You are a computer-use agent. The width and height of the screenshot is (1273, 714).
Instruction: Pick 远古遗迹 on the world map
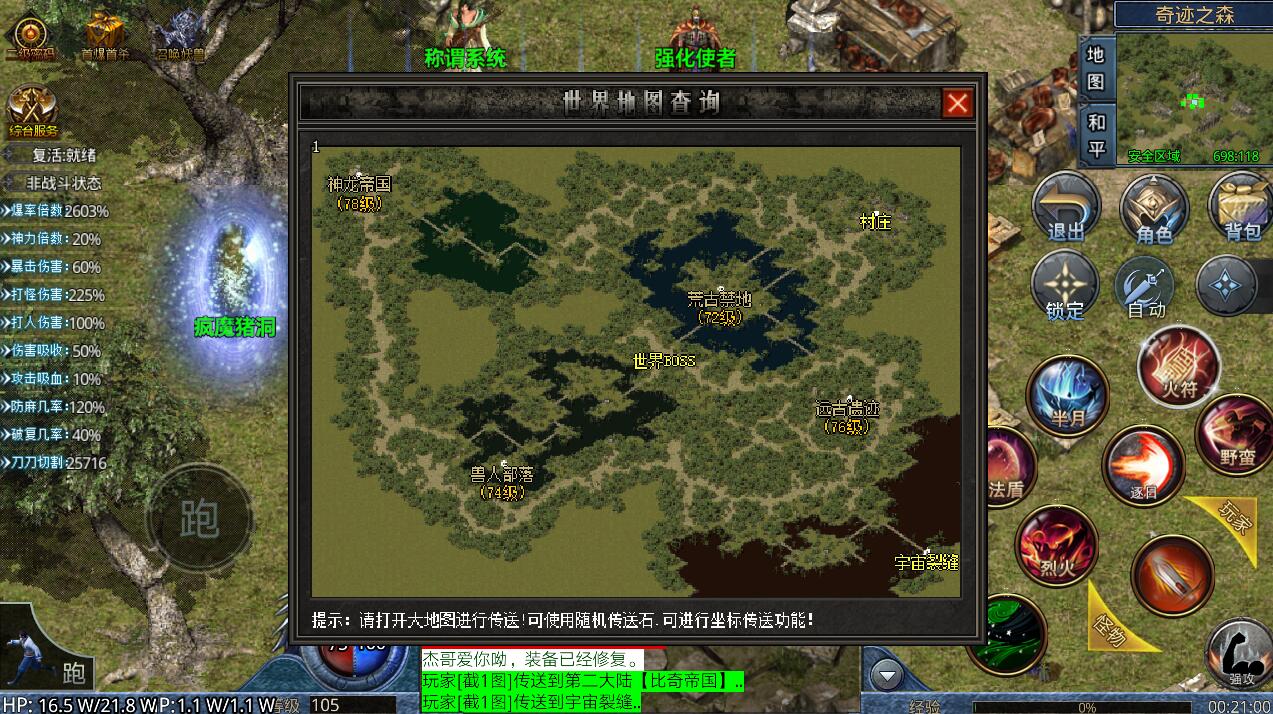(x=847, y=410)
